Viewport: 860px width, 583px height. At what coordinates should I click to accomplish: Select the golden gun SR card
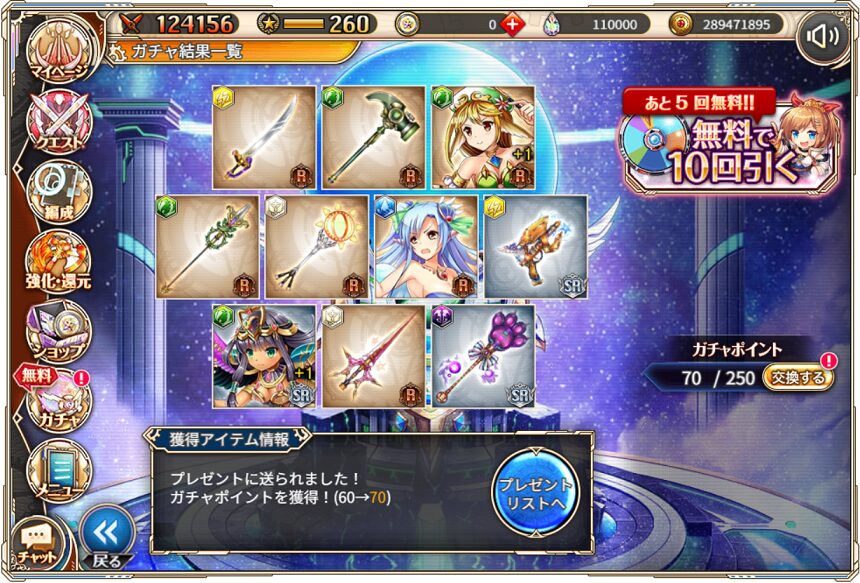[x=535, y=246]
